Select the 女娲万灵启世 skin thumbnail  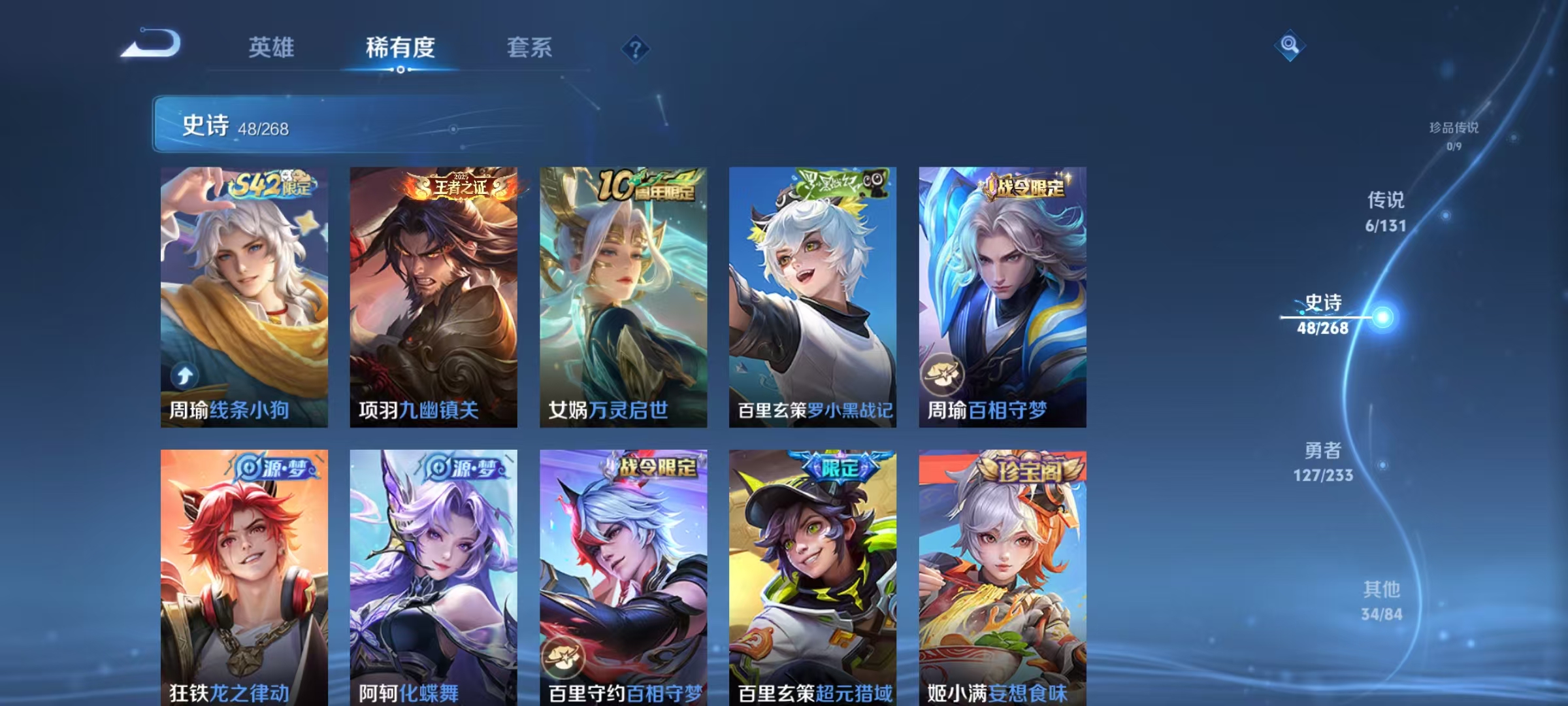pos(624,294)
